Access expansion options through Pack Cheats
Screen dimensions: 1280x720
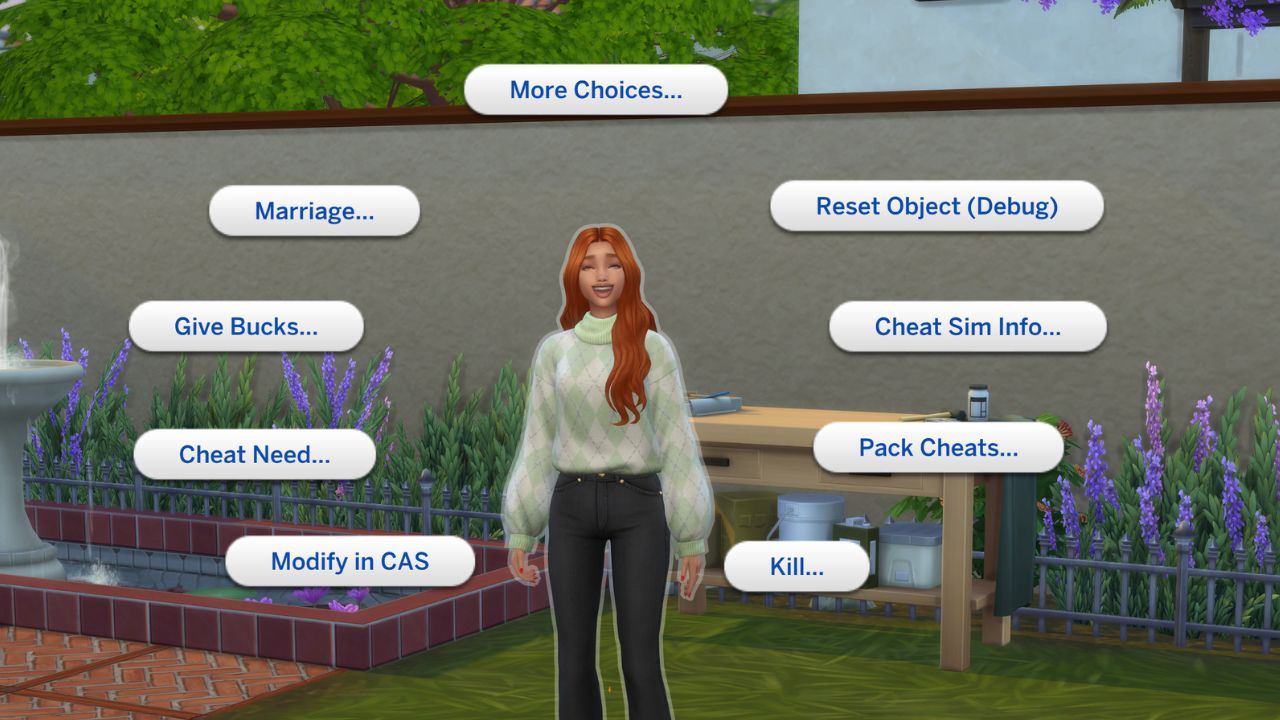point(938,447)
